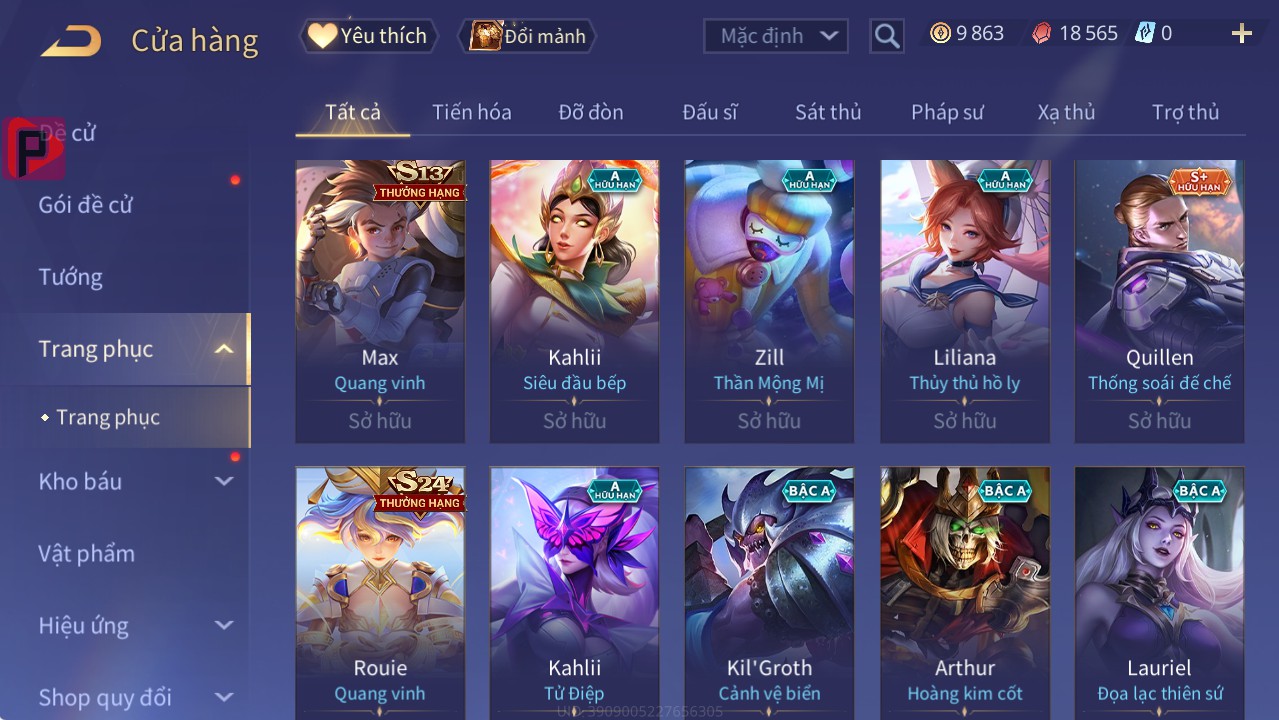
Task: Show the Sát thủ skins tab
Action: pos(827,112)
